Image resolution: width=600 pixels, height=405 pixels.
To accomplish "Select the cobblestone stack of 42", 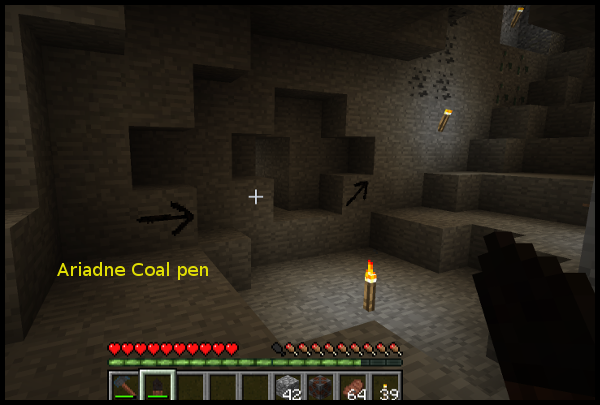I will (x=288, y=388).
